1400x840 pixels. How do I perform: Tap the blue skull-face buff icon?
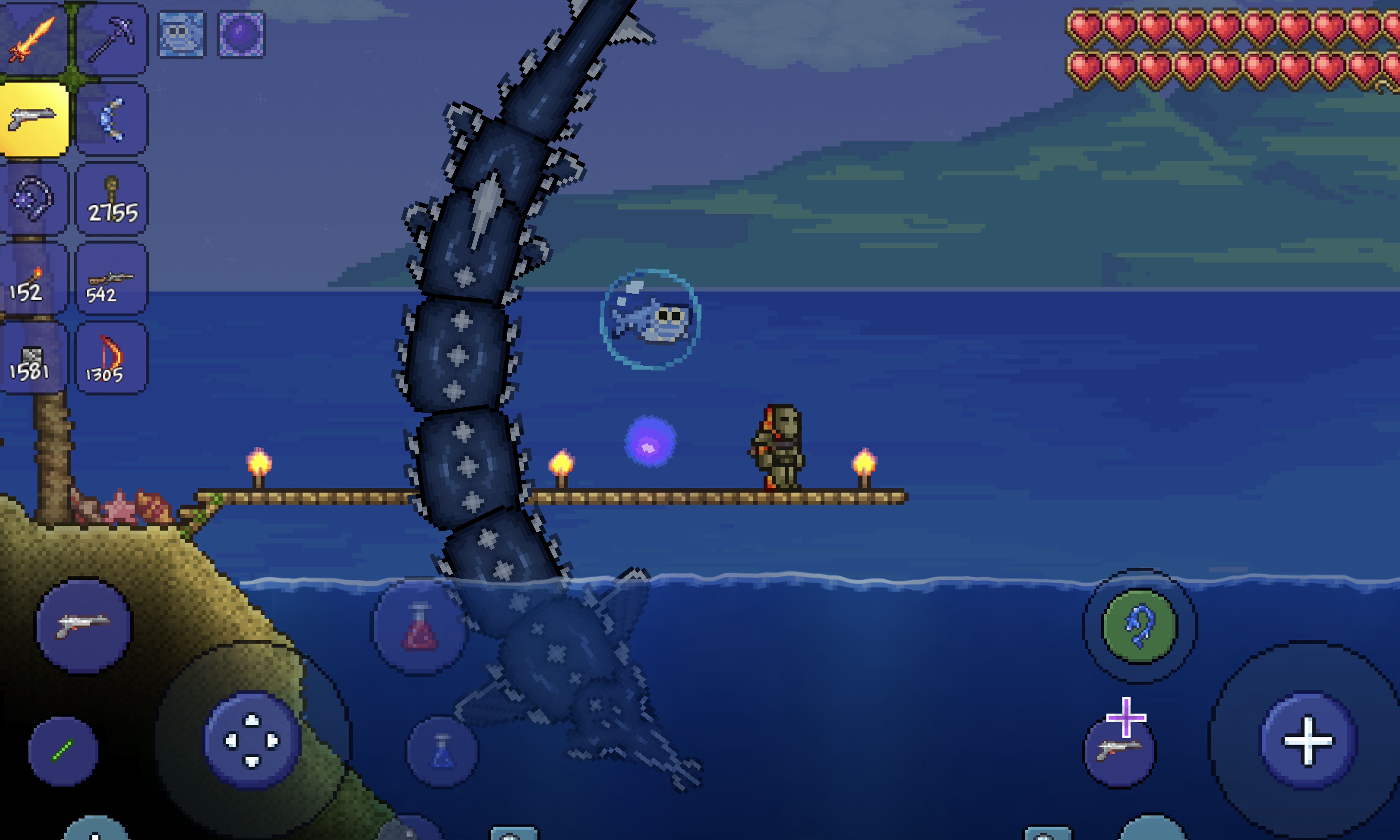pos(181,35)
